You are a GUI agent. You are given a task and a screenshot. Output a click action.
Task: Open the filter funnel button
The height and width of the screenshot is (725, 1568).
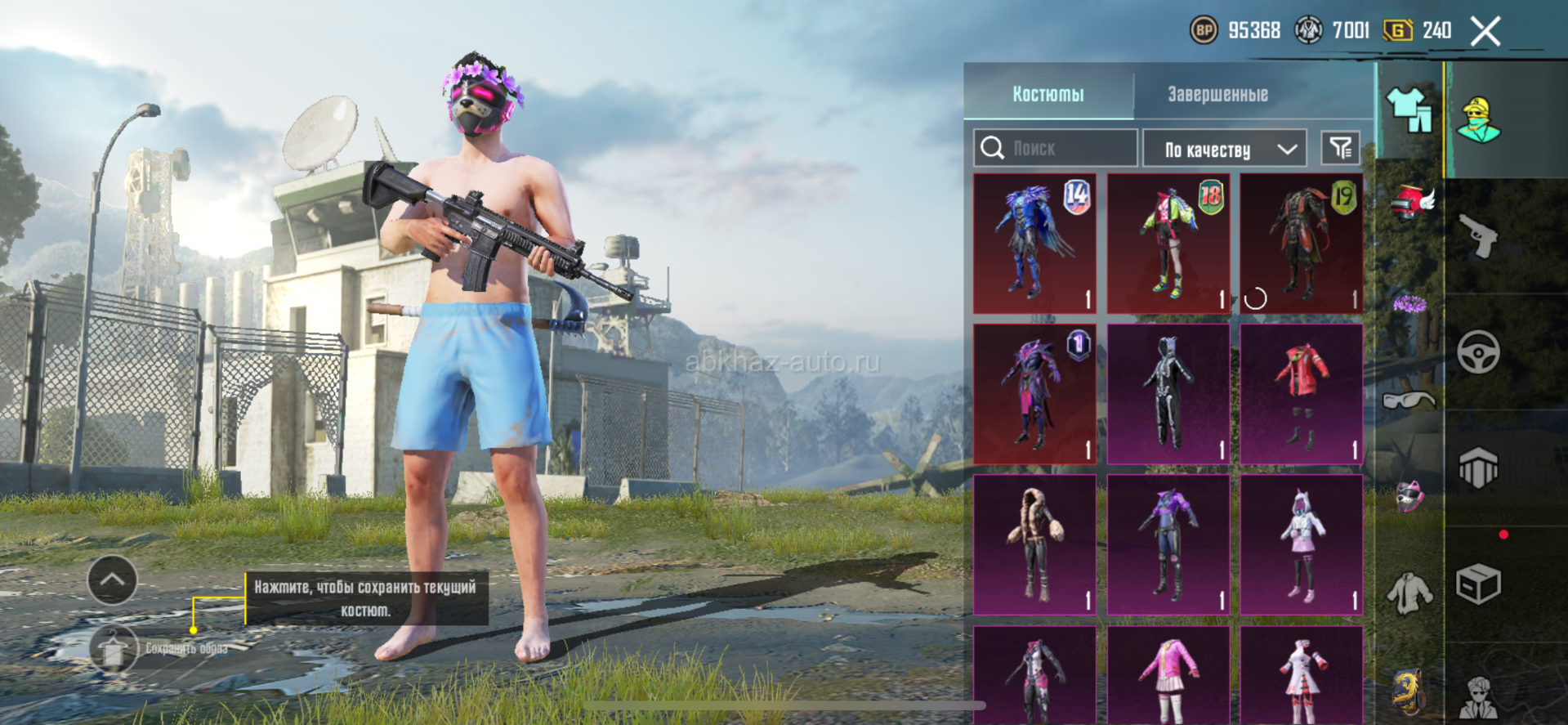click(x=1341, y=148)
